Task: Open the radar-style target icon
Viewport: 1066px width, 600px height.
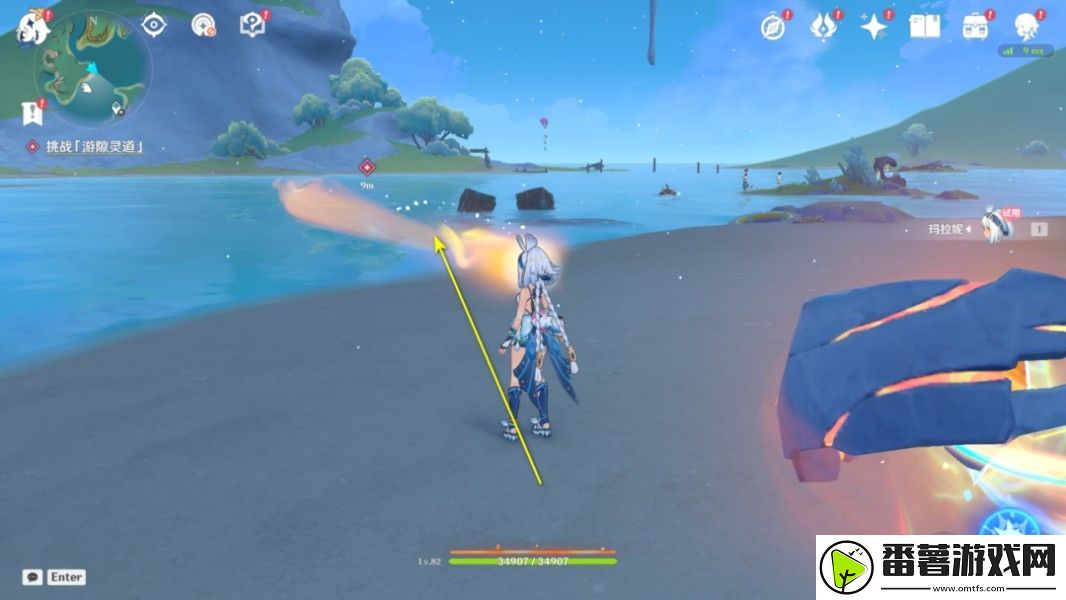Action: click(203, 26)
